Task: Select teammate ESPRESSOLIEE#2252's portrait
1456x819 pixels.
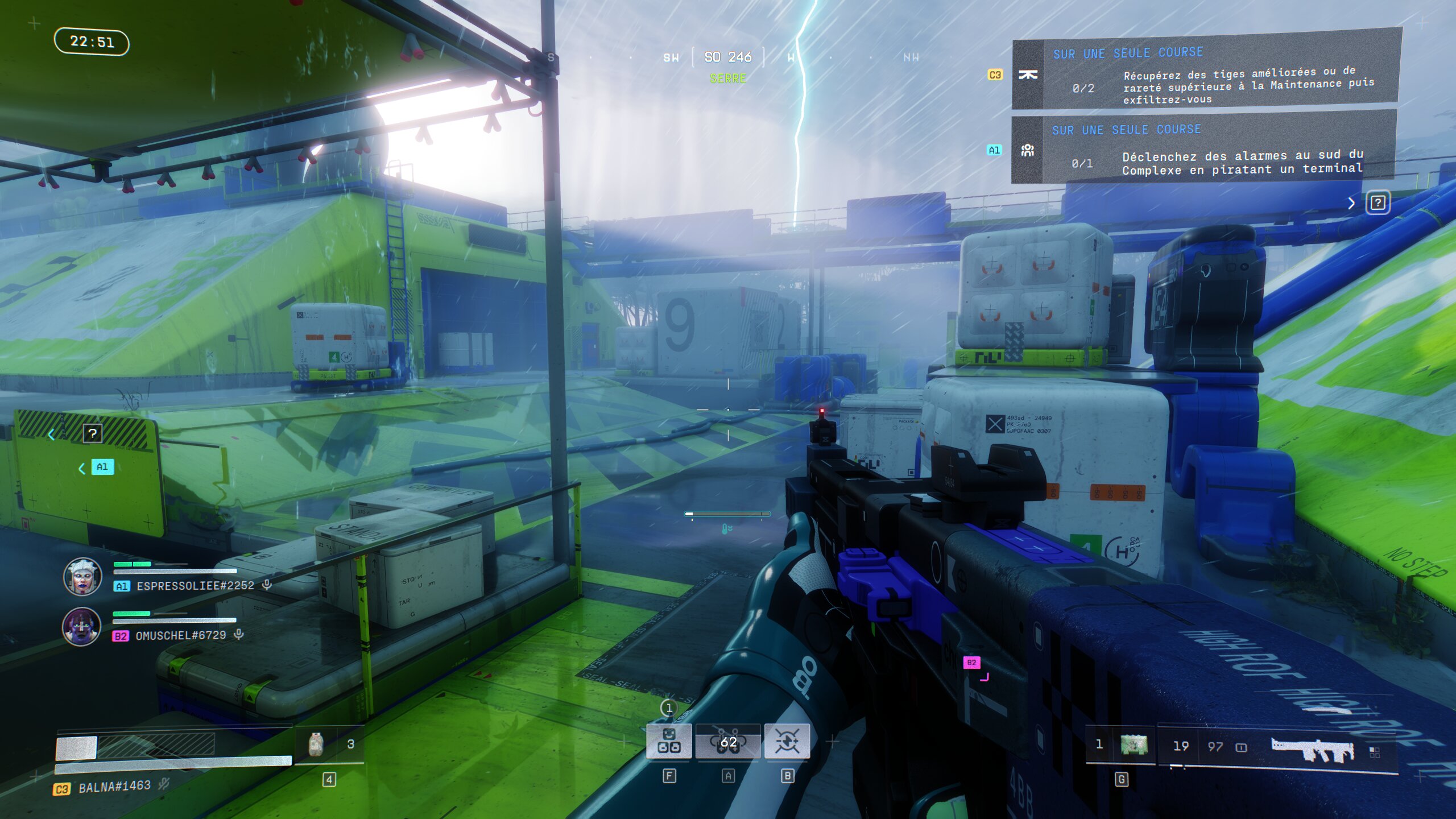Action: tap(82, 577)
